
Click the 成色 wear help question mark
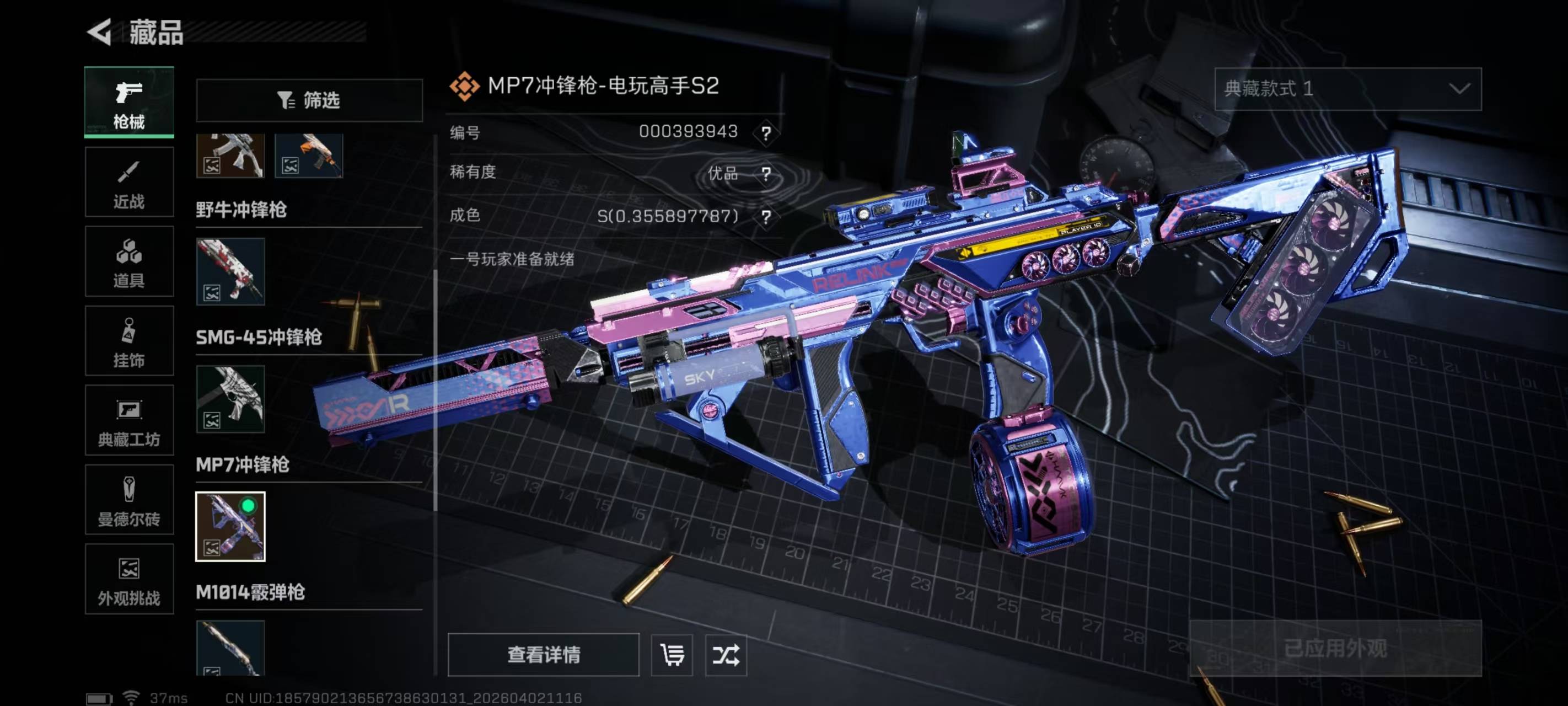pyautogui.click(x=766, y=217)
